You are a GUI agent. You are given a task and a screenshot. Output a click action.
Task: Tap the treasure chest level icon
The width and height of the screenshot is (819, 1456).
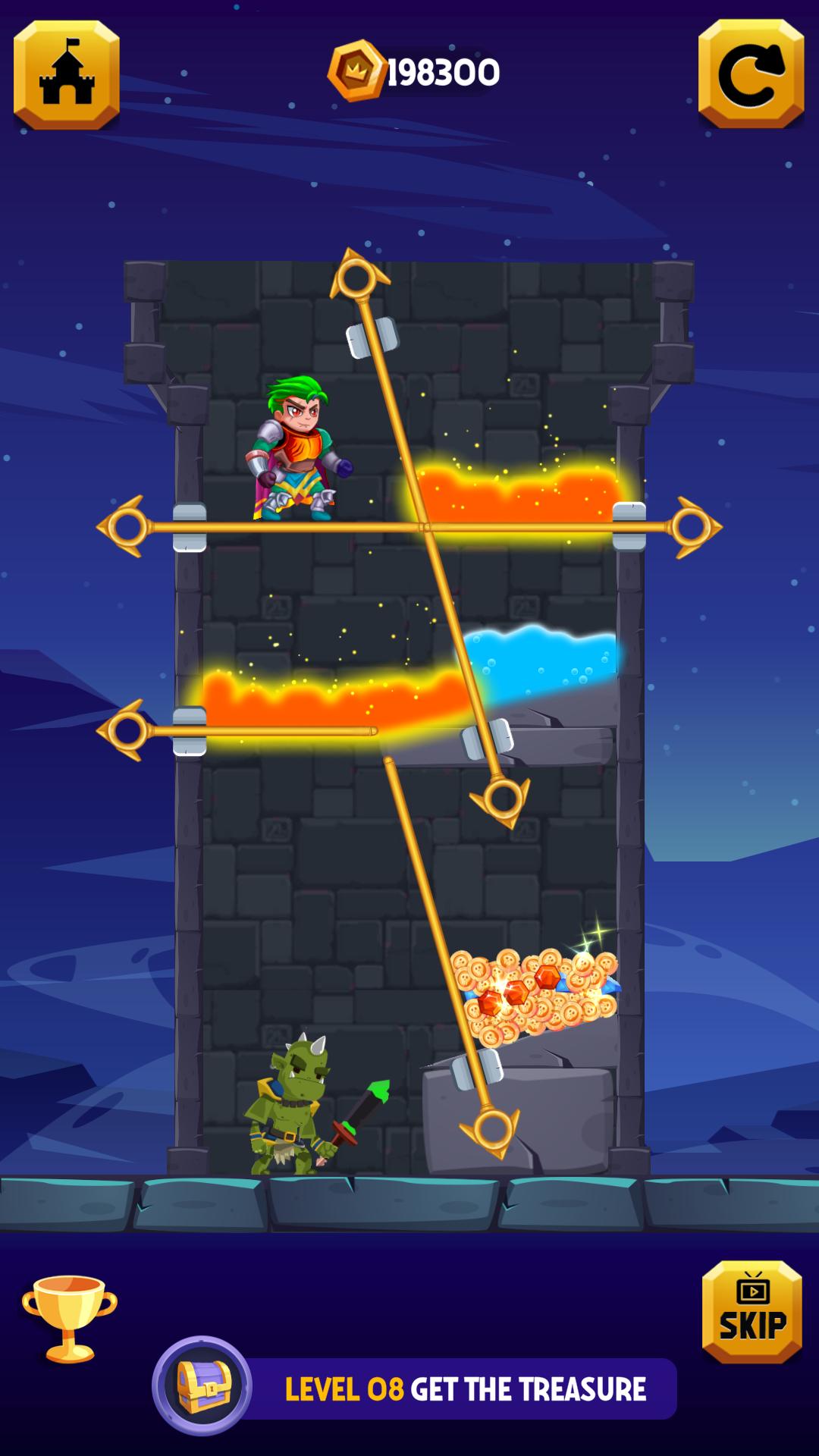coord(202,1385)
